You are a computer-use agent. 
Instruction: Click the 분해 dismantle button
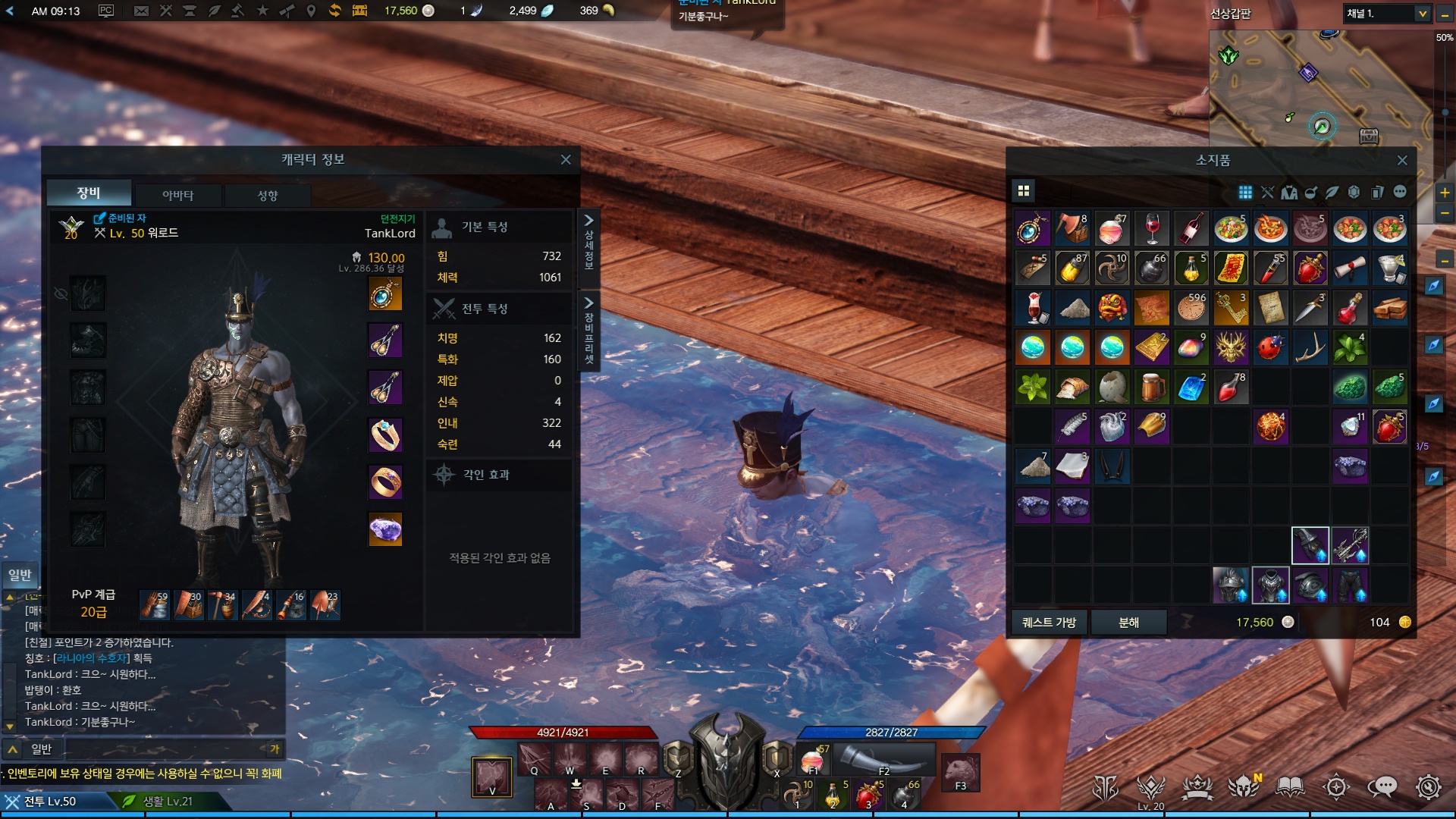click(1128, 622)
